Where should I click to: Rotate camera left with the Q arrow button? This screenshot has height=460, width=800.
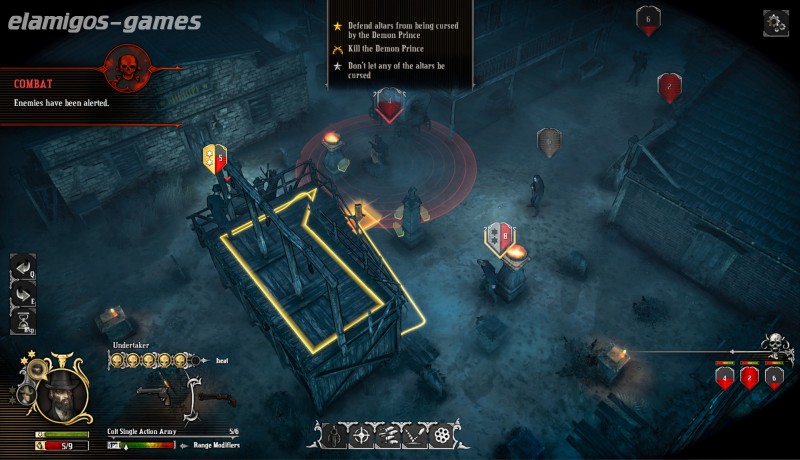coord(22,267)
